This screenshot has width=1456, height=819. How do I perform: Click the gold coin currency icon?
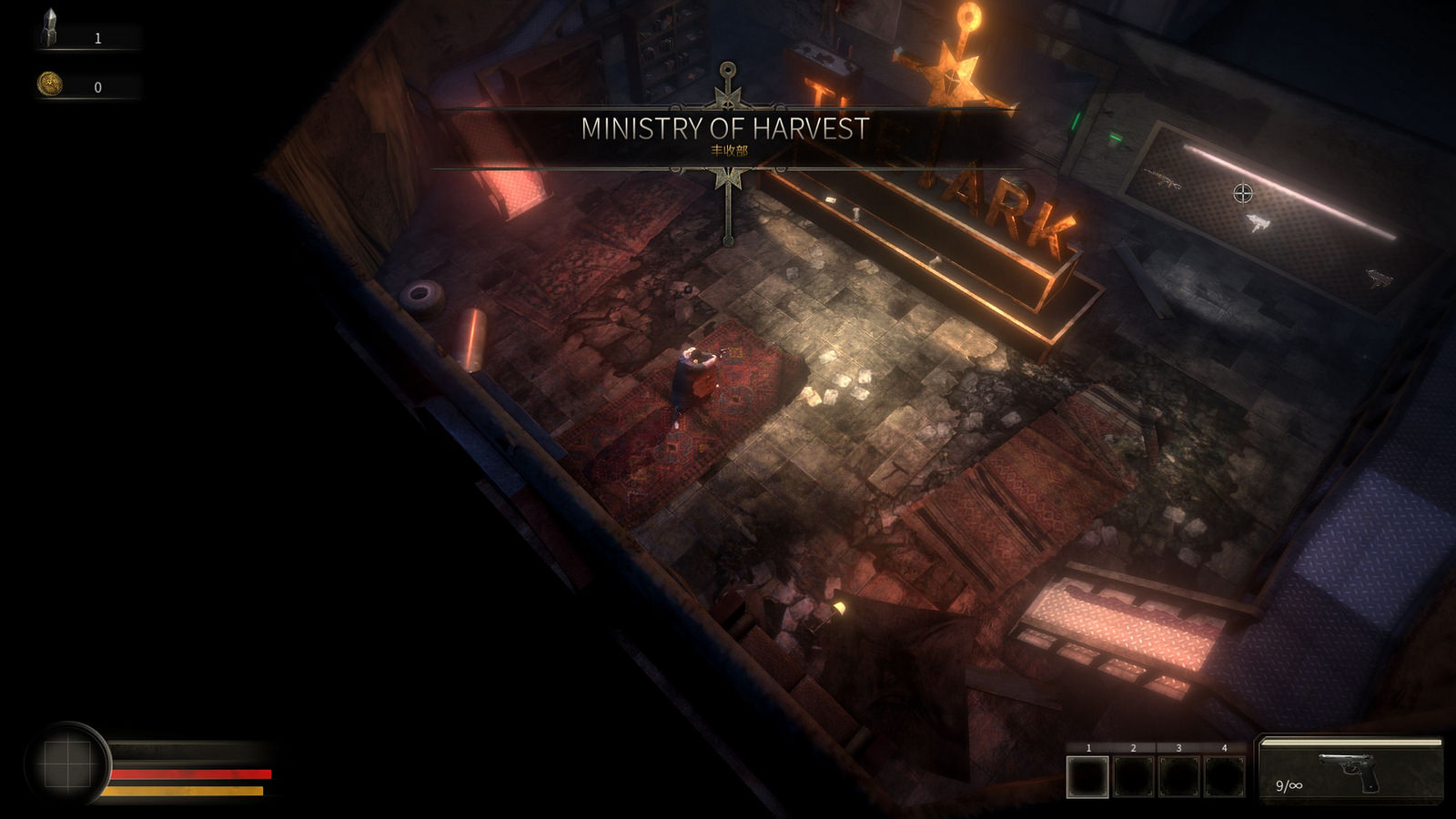[x=49, y=85]
